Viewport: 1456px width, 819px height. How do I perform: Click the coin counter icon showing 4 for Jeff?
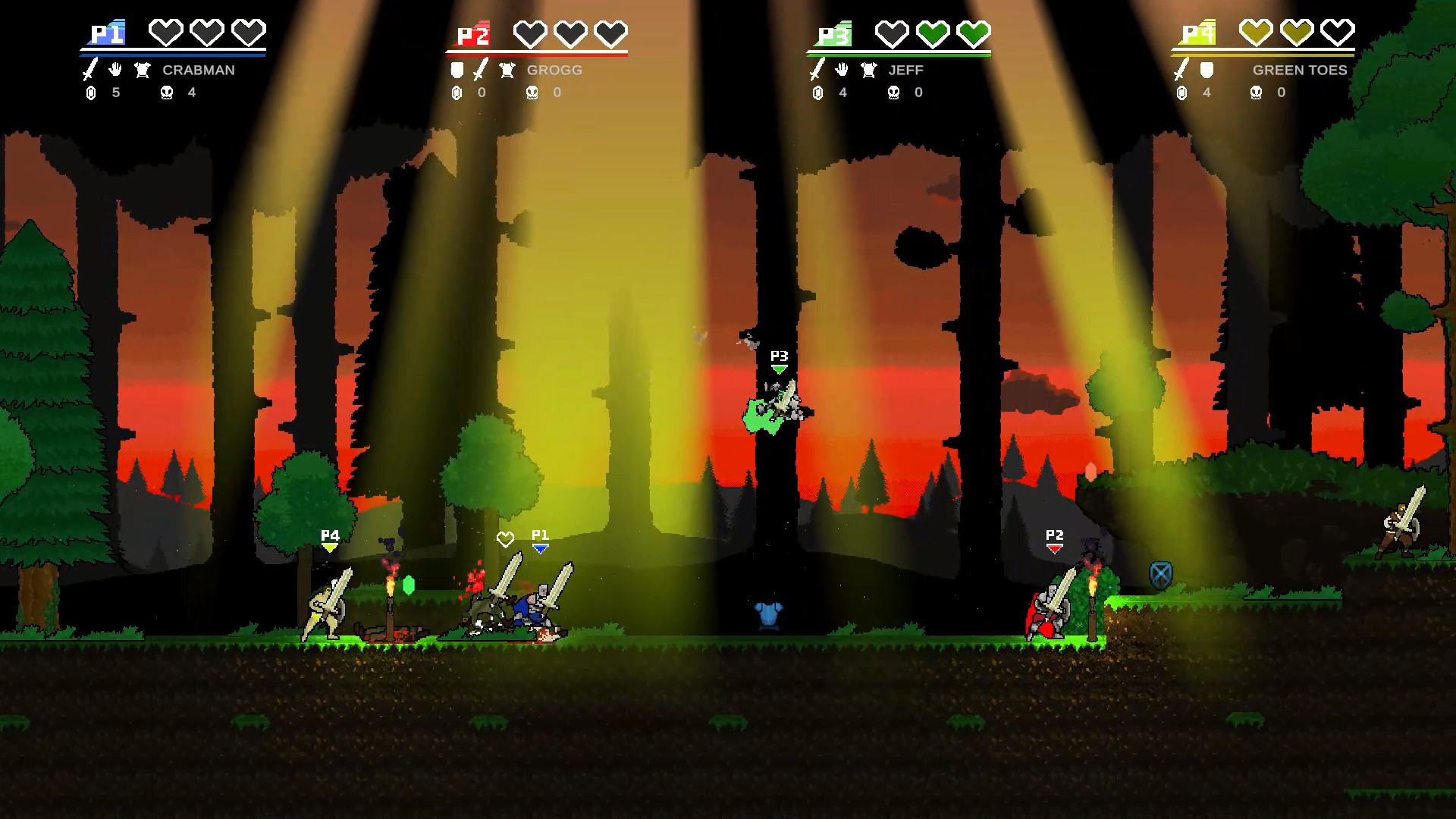pyautogui.click(x=817, y=93)
